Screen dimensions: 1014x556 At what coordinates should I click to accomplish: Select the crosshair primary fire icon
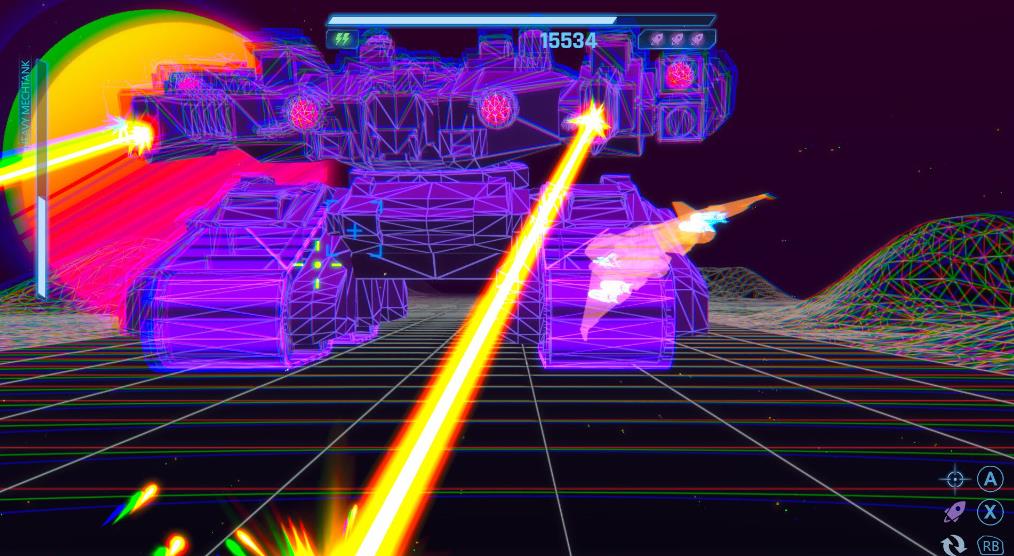(x=955, y=479)
